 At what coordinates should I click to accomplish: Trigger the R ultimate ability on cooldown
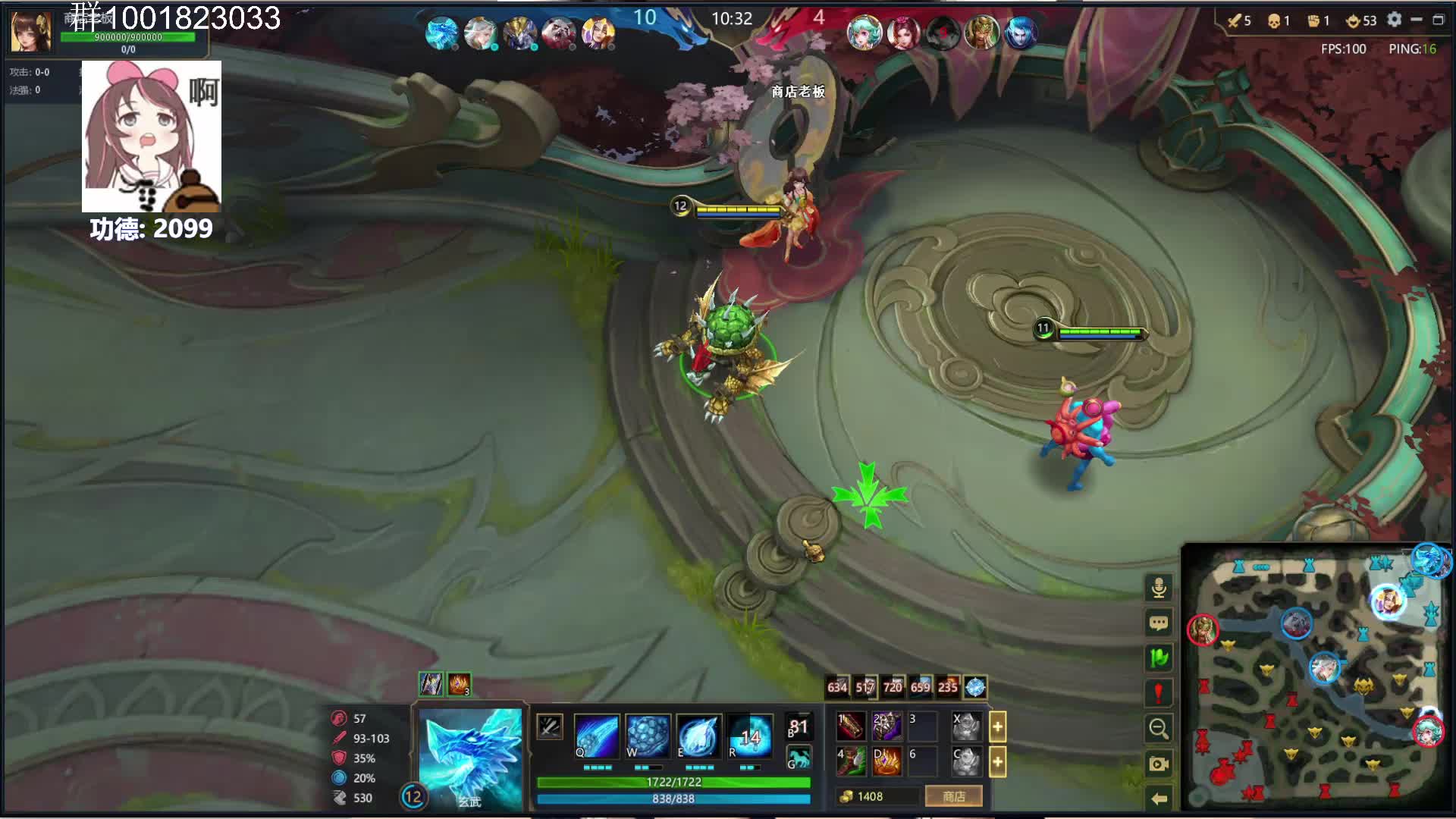click(749, 736)
